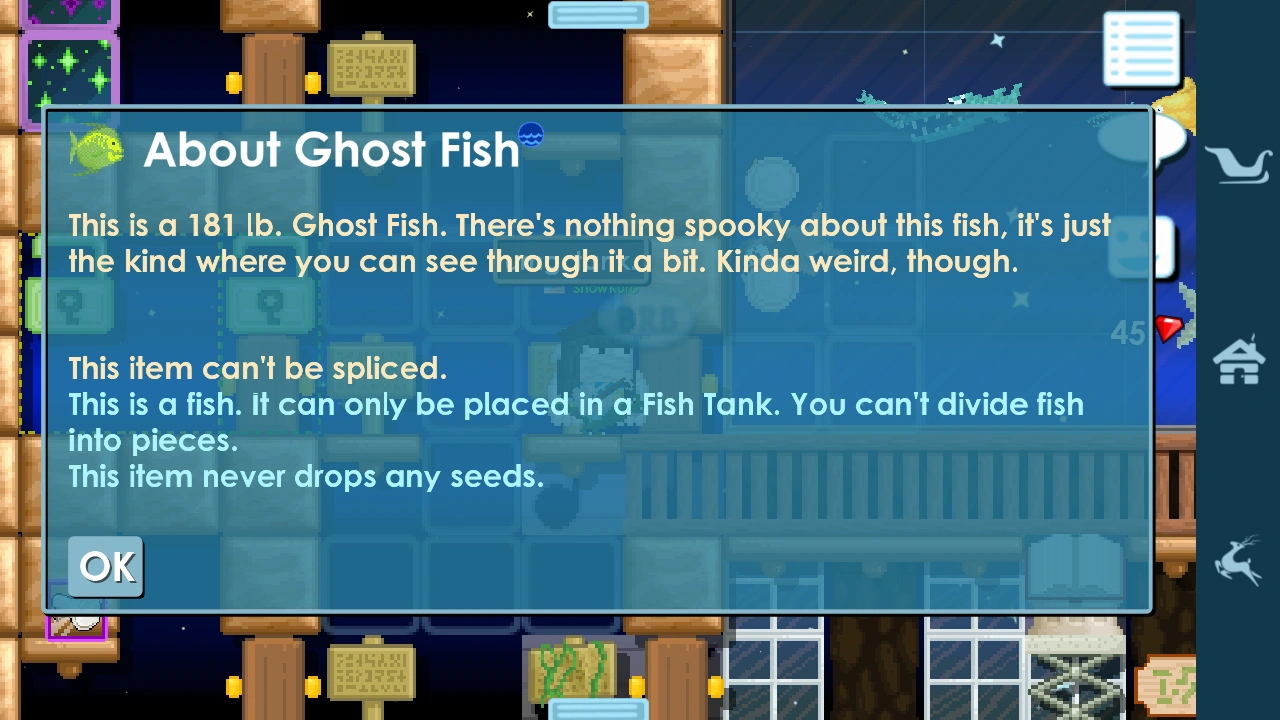Screen dimensions: 1280x720
Task: Click the water droplet icon beside the title
Action: (531, 133)
